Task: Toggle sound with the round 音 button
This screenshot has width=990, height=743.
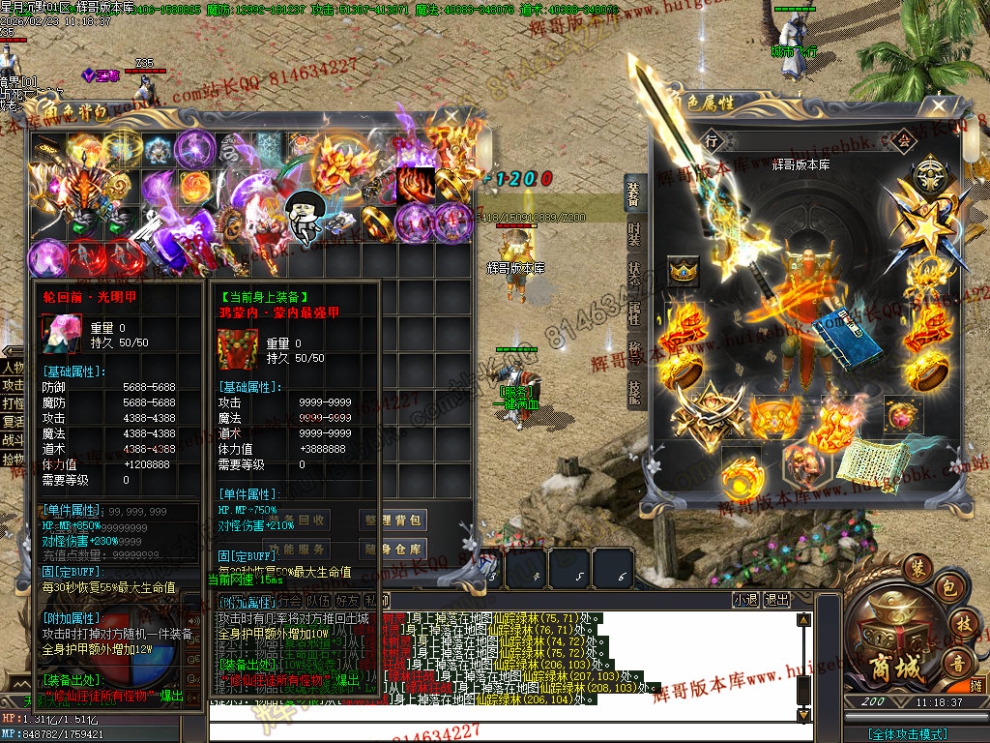Action: tap(958, 663)
